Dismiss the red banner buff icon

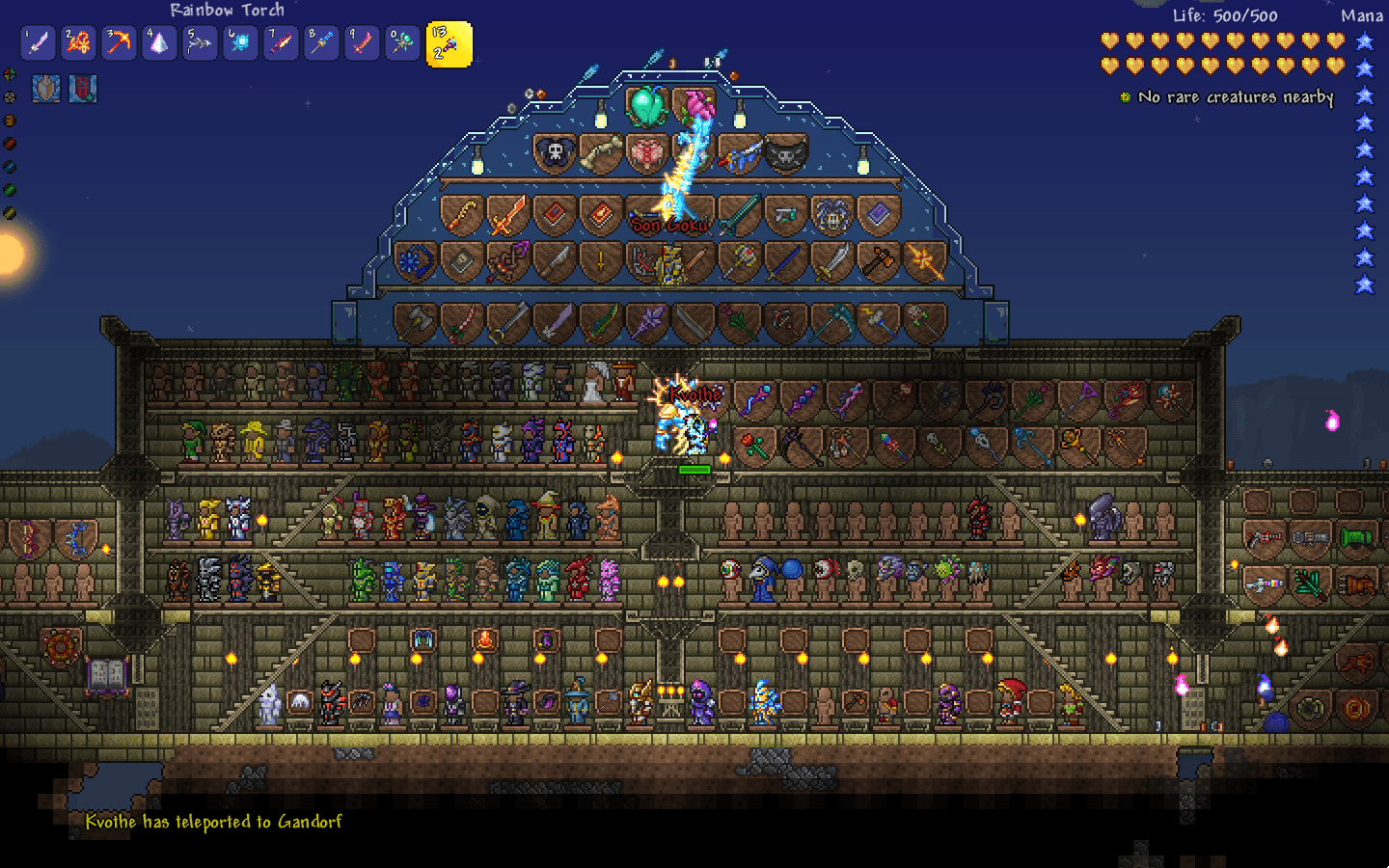tap(83, 88)
